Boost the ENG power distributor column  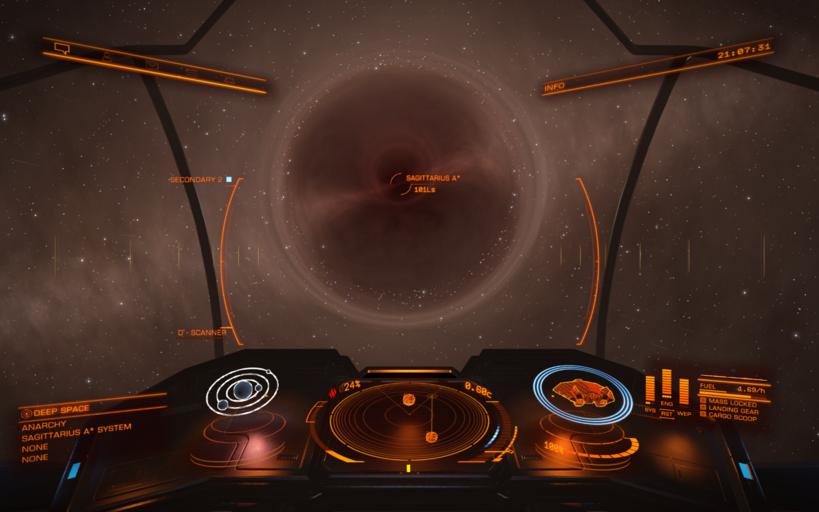point(667,388)
